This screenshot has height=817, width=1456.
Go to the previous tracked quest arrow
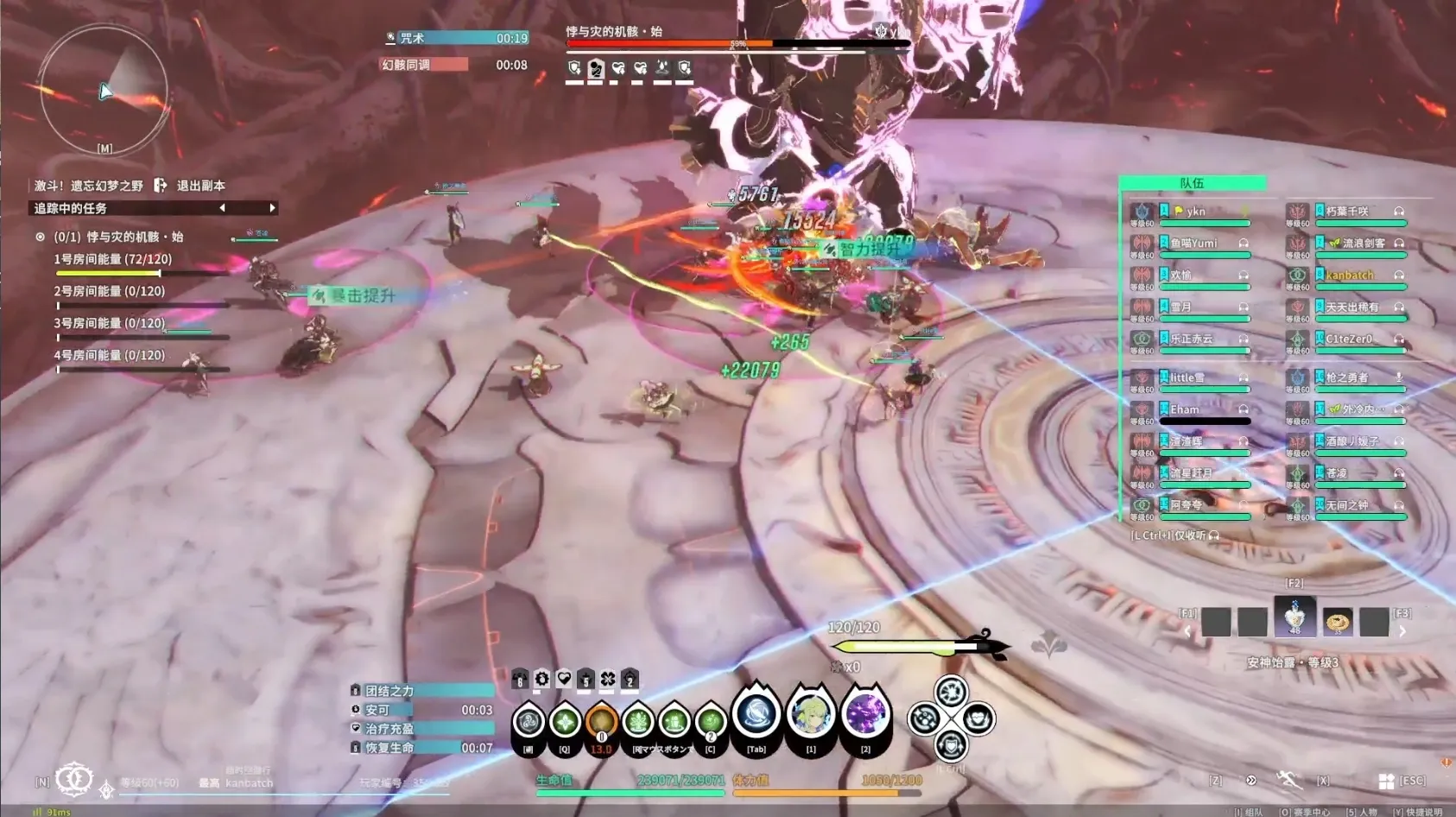pyautogui.click(x=223, y=208)
